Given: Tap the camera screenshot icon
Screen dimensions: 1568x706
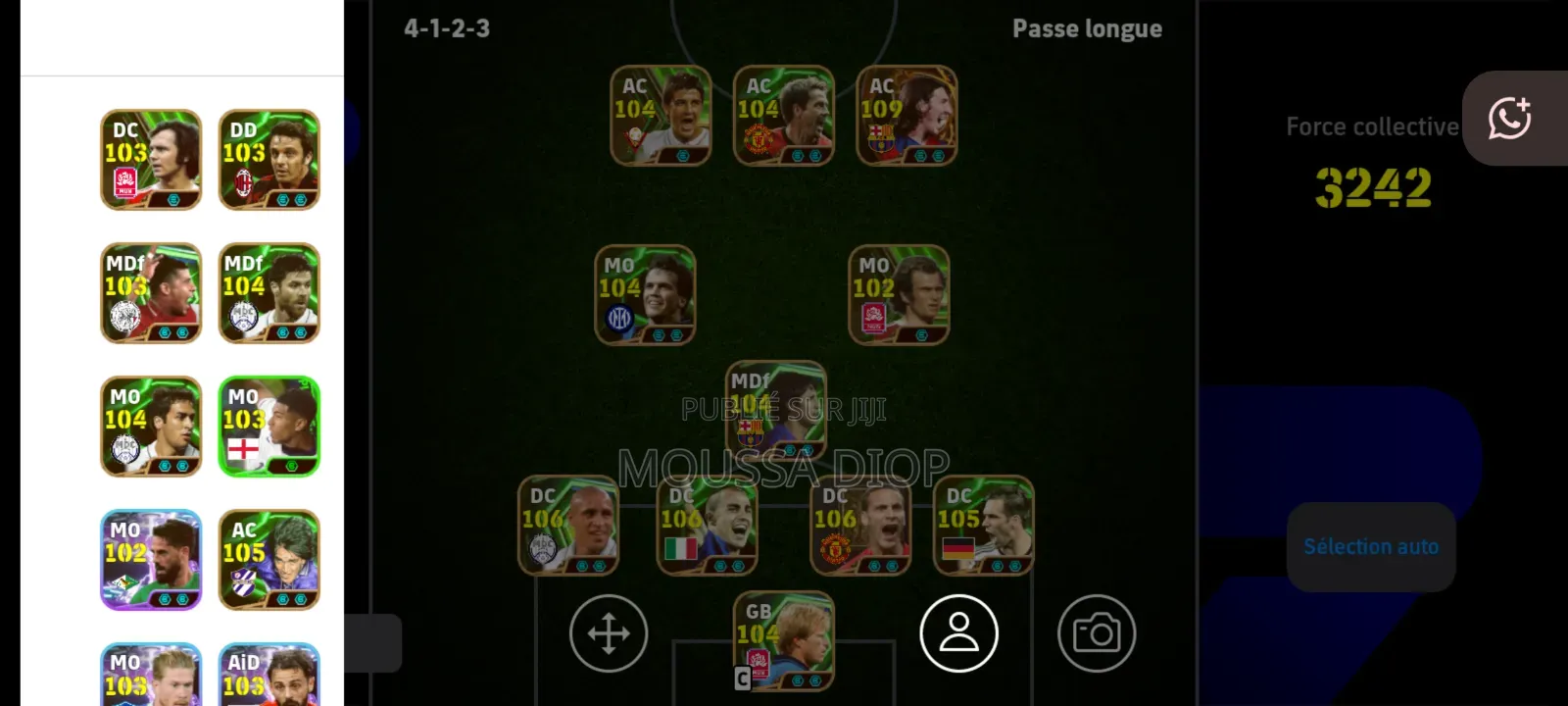Looking at the screenshot, I should pos(1097,632).
